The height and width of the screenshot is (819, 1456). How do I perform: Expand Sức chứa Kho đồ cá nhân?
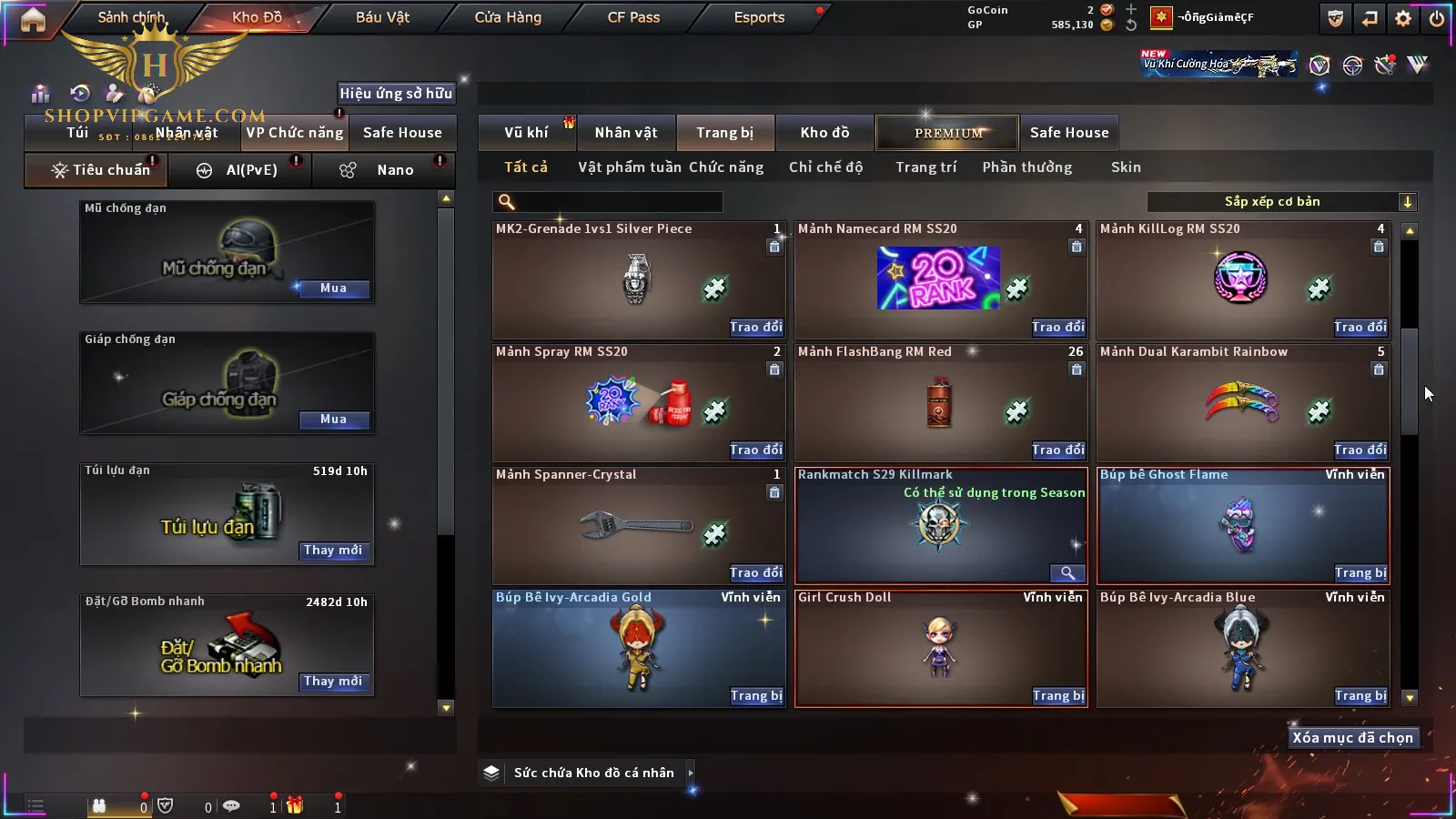[691, 773]
